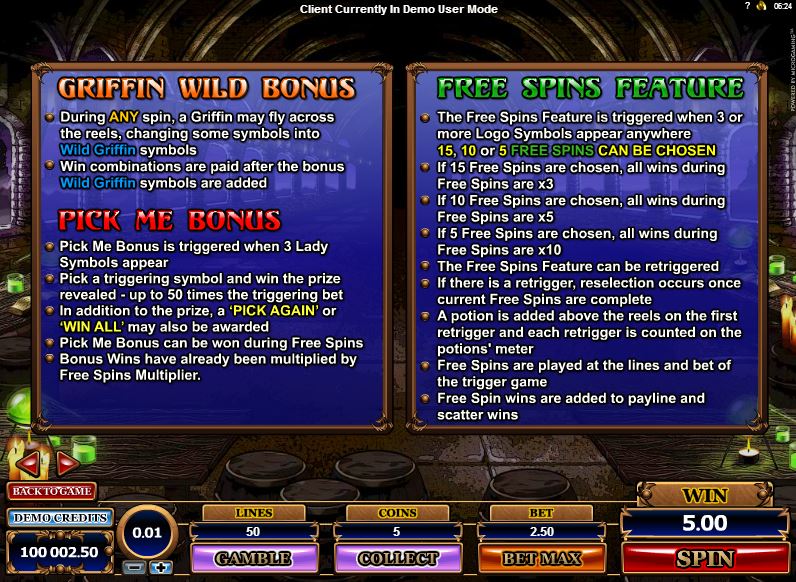Spin the reels
The width and height of the screenshot is (796, 582).
click(705, 557)
